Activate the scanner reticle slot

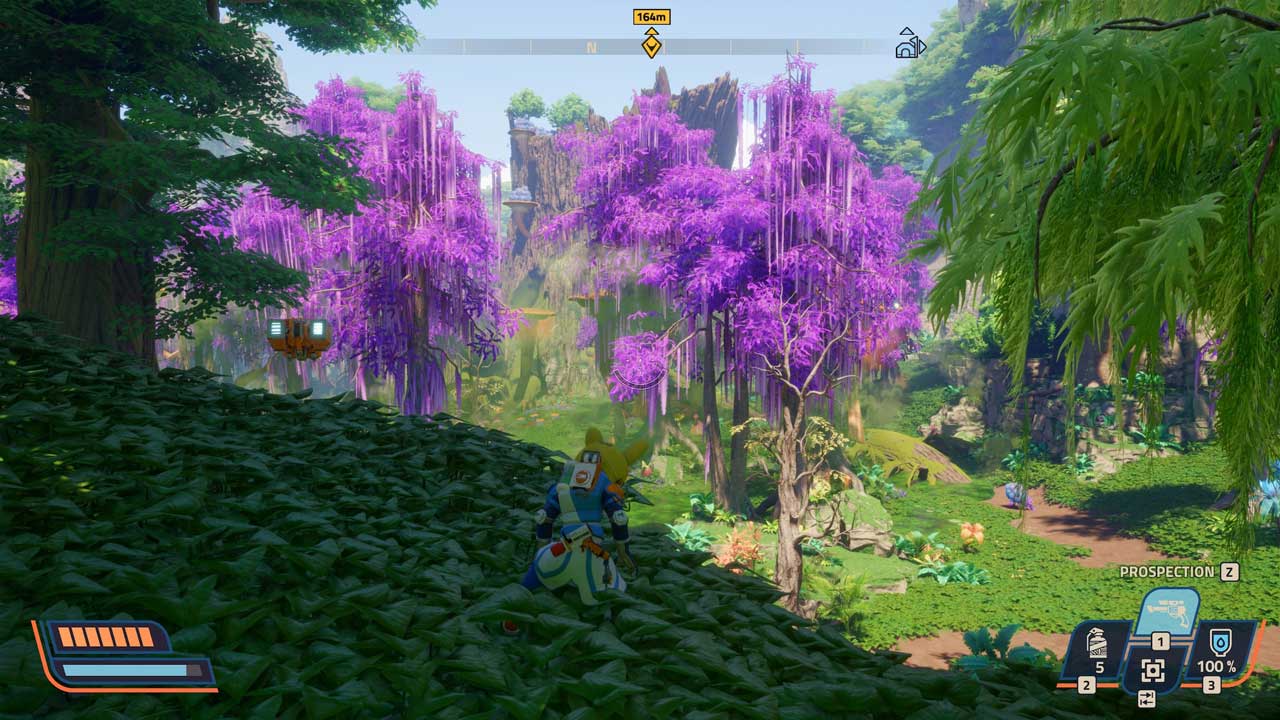point(1153,669)
